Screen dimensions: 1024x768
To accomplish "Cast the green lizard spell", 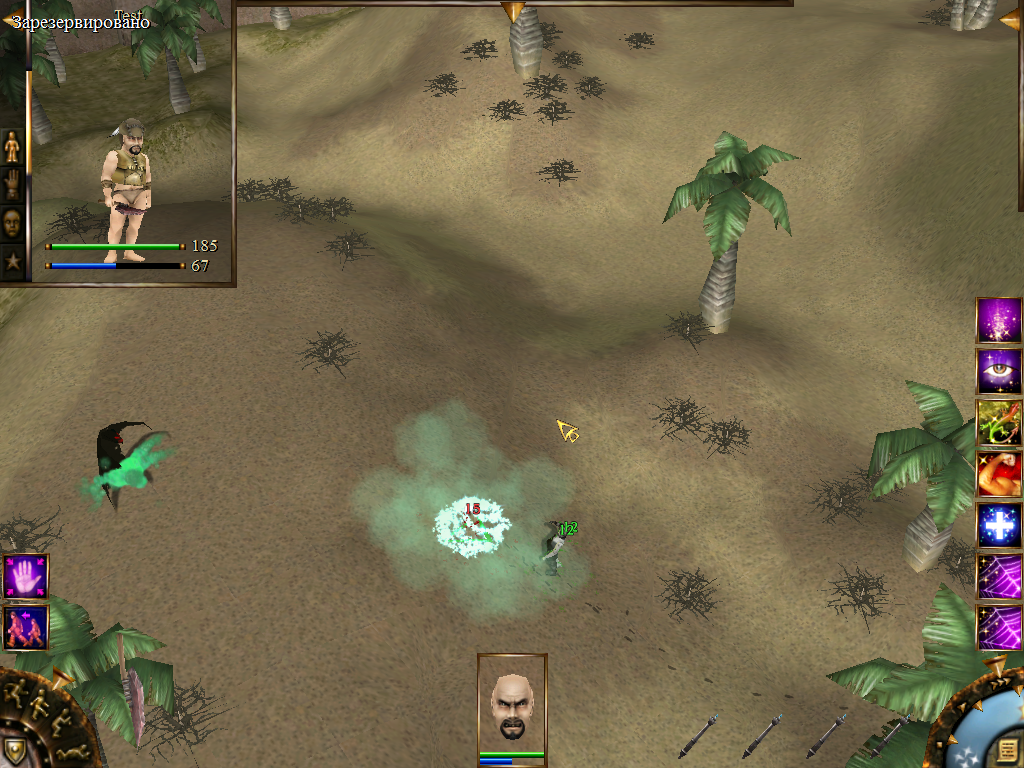I will coord(998,422).
